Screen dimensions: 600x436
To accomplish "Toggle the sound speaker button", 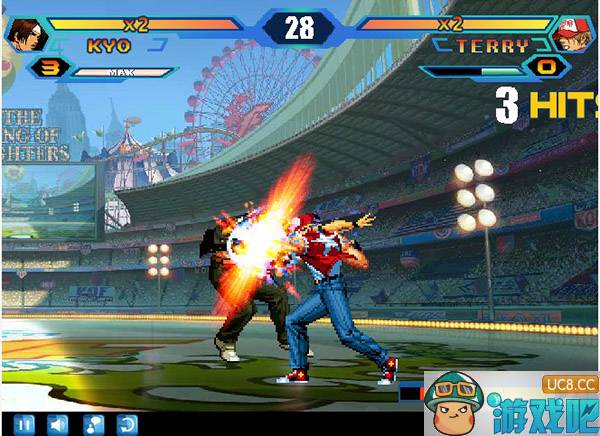I will [58, 425].
